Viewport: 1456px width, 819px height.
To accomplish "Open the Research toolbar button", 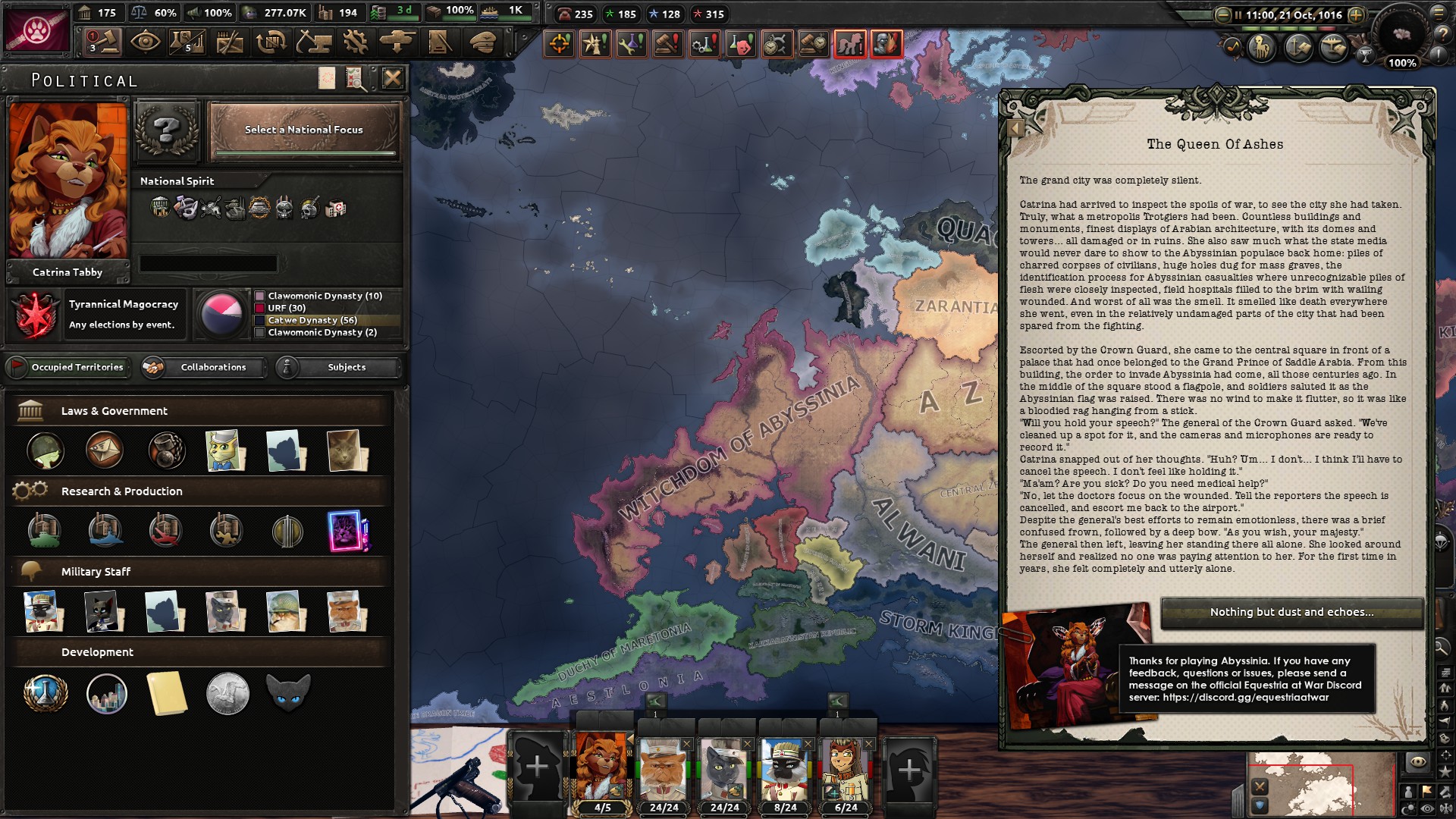I will pyautogui.click(x=187, y=42).
